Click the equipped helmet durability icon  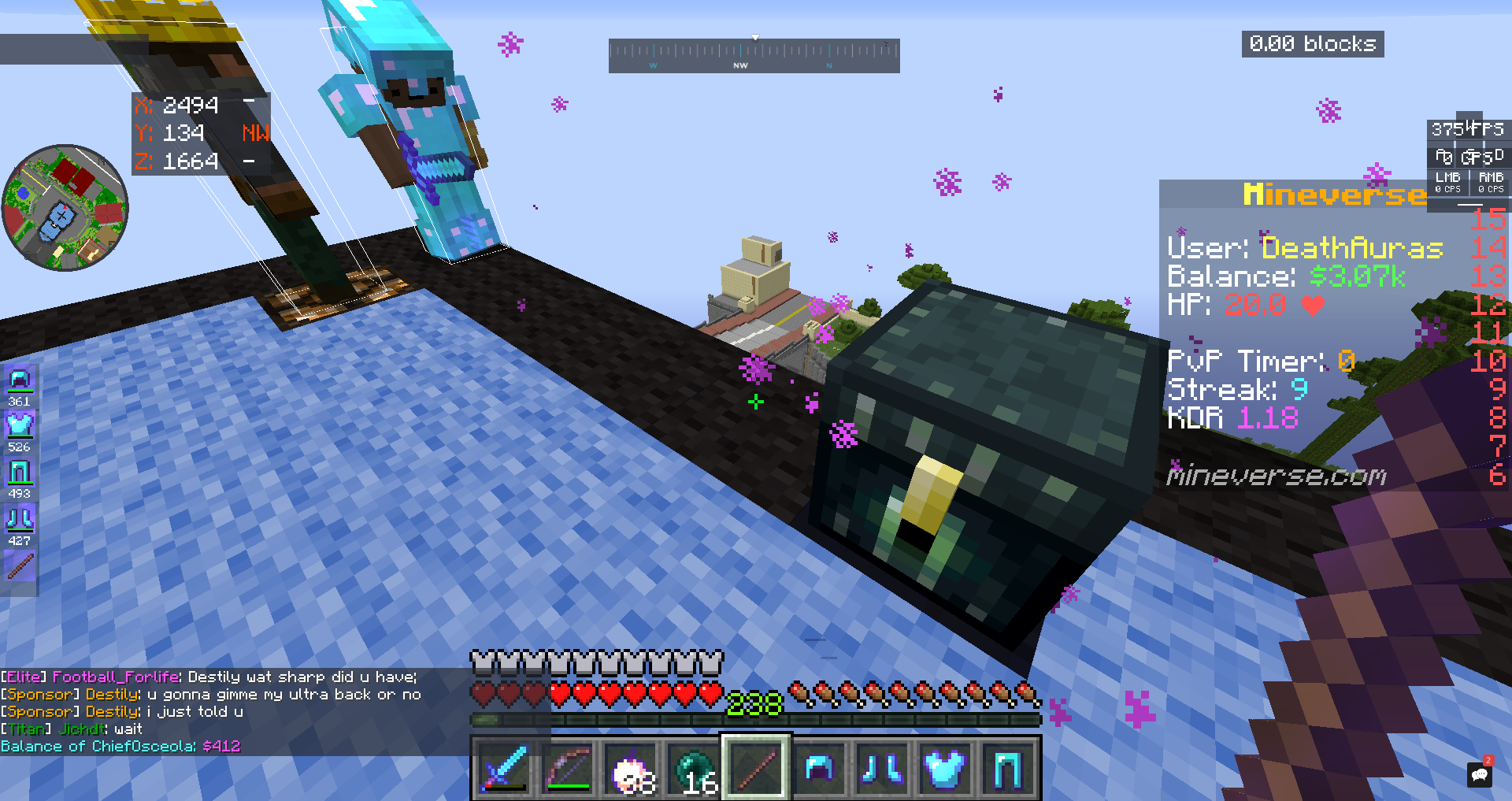[x=19, y=381]
